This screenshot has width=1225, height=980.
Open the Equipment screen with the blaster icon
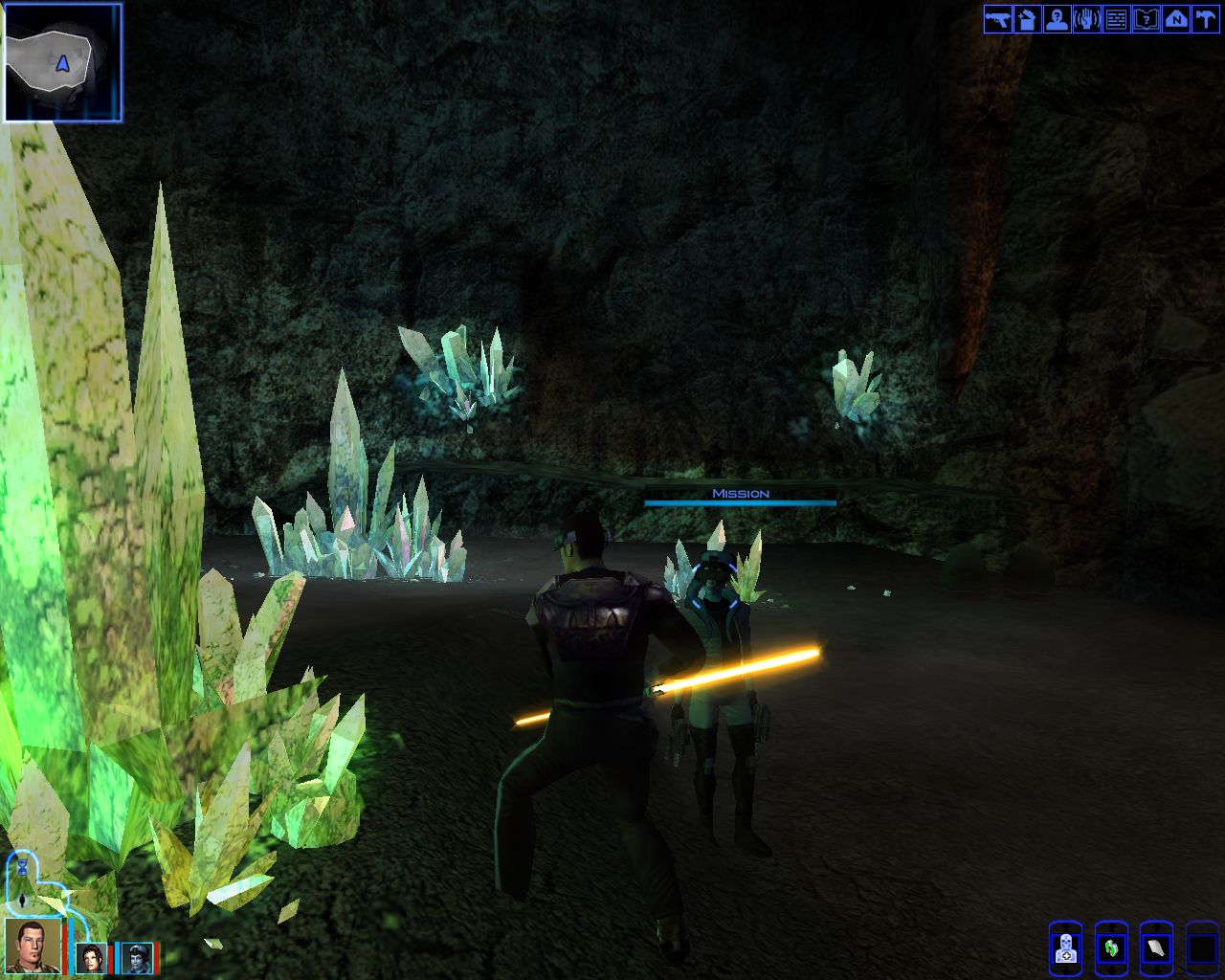point(997,19)
